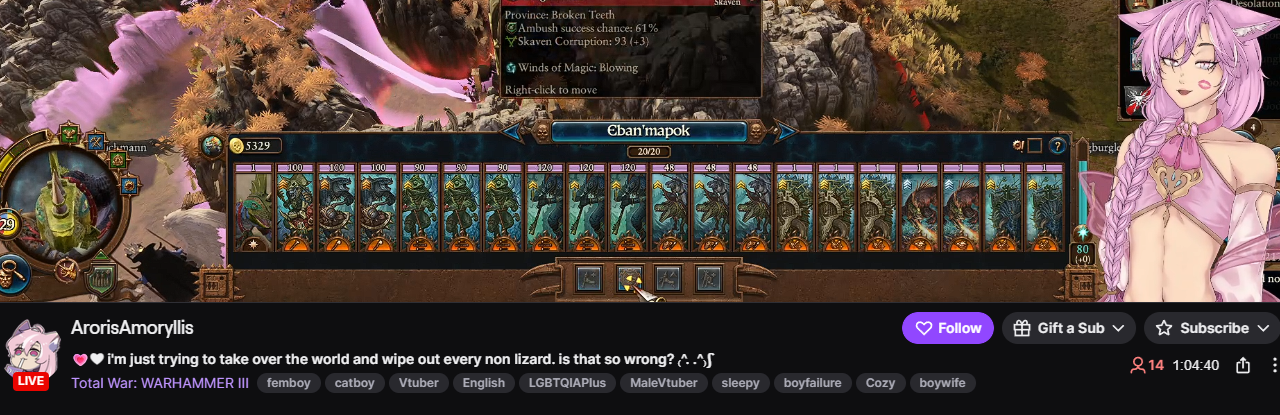Click the crossed hammers icon above the portrait
The width and height of the screenshot is (1280, 415).
pyautogui.click(x=96, y=141)
